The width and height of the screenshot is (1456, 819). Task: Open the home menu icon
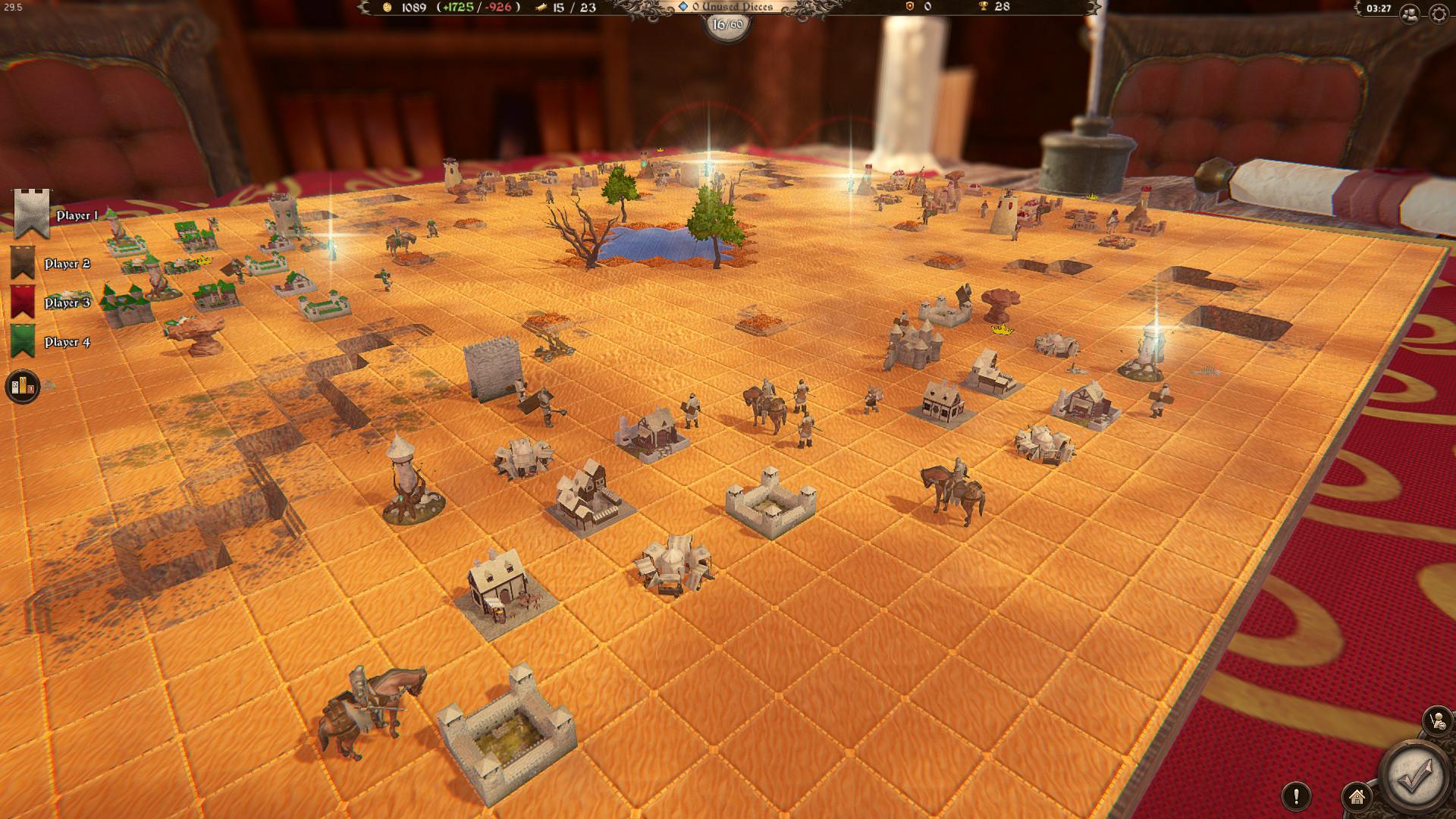tap(1357, 799)
